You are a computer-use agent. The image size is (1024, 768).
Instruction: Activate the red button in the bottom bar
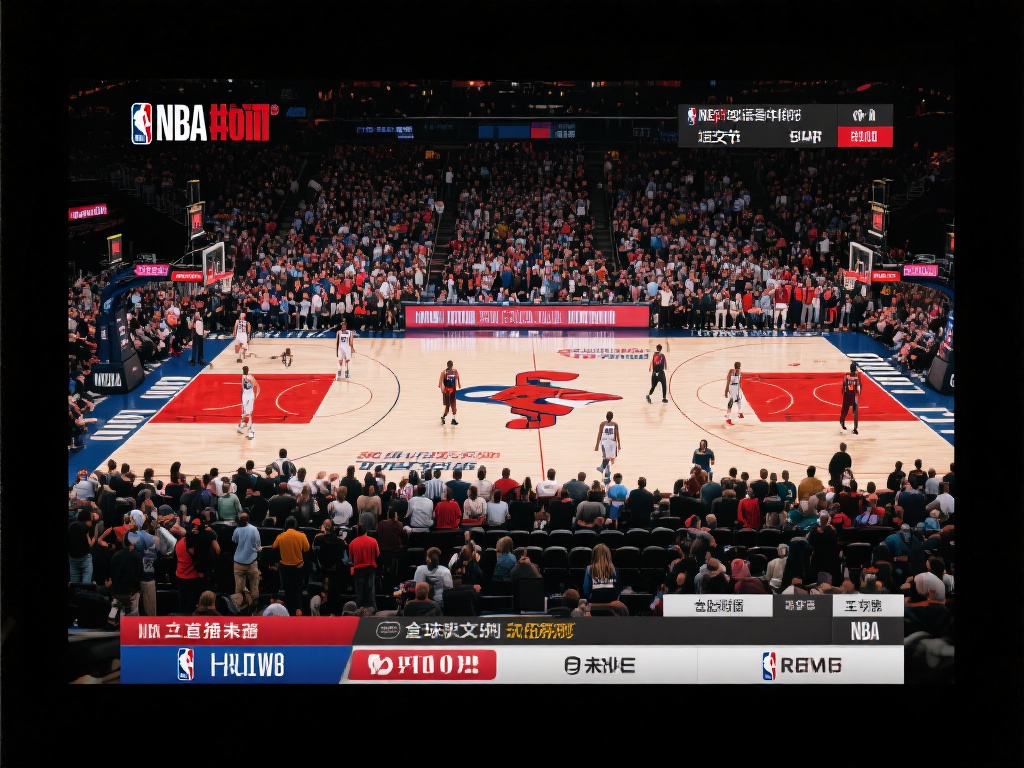click(x=422, y=665)
